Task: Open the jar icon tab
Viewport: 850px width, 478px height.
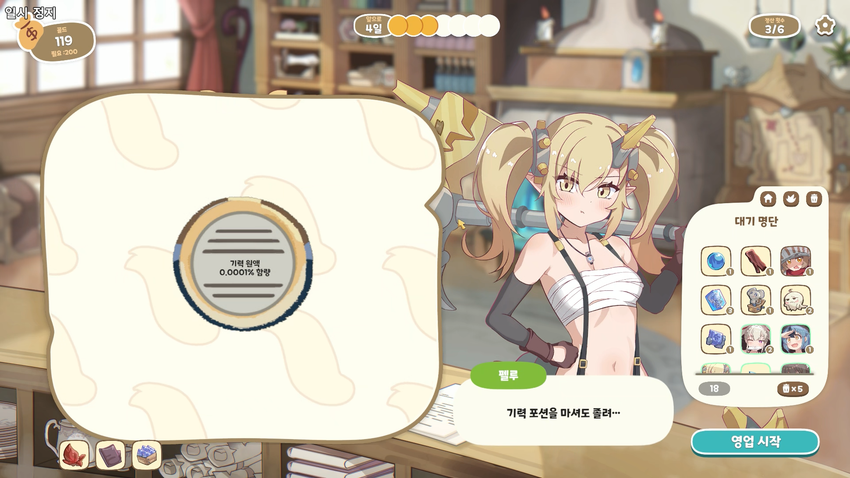Action: click(x=814, y=198)
